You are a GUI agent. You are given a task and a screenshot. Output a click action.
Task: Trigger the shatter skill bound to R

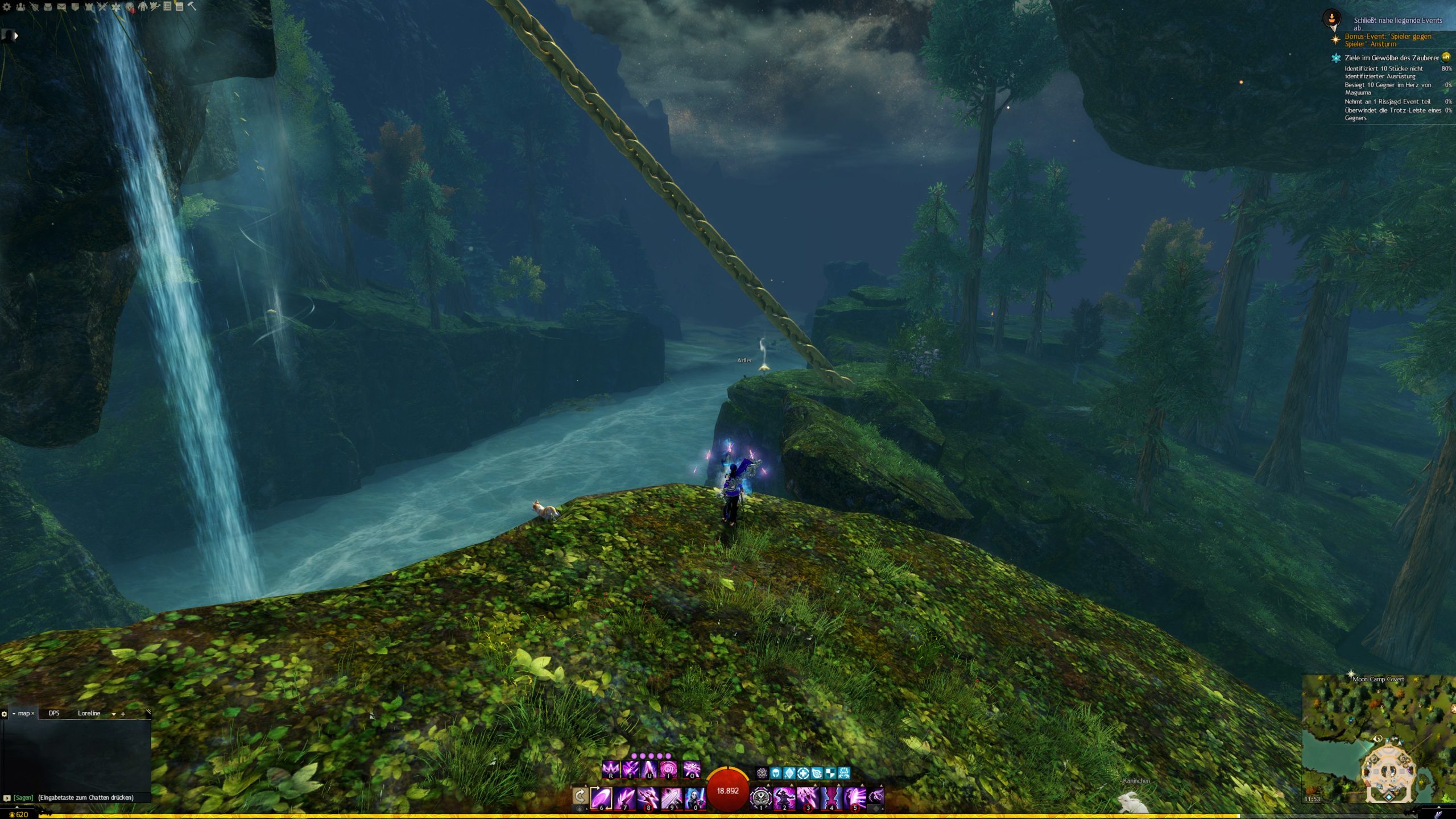[611, 770]
